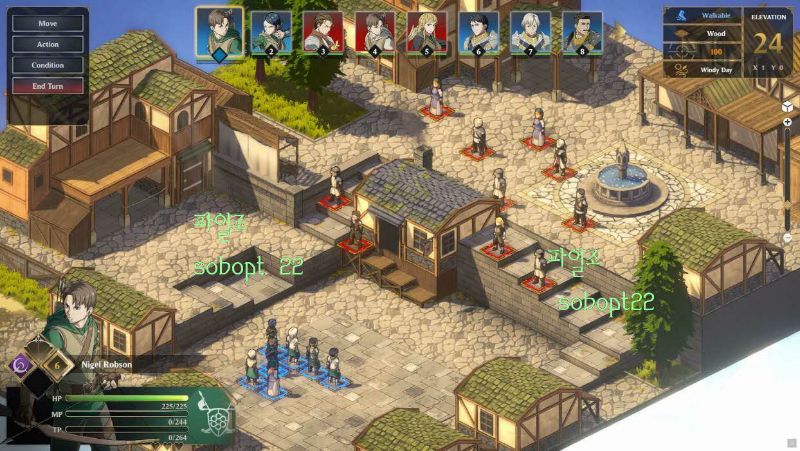Screen dimensions: 800x451
Task: Click the End Turn button
Action: [x=47, y=86]
